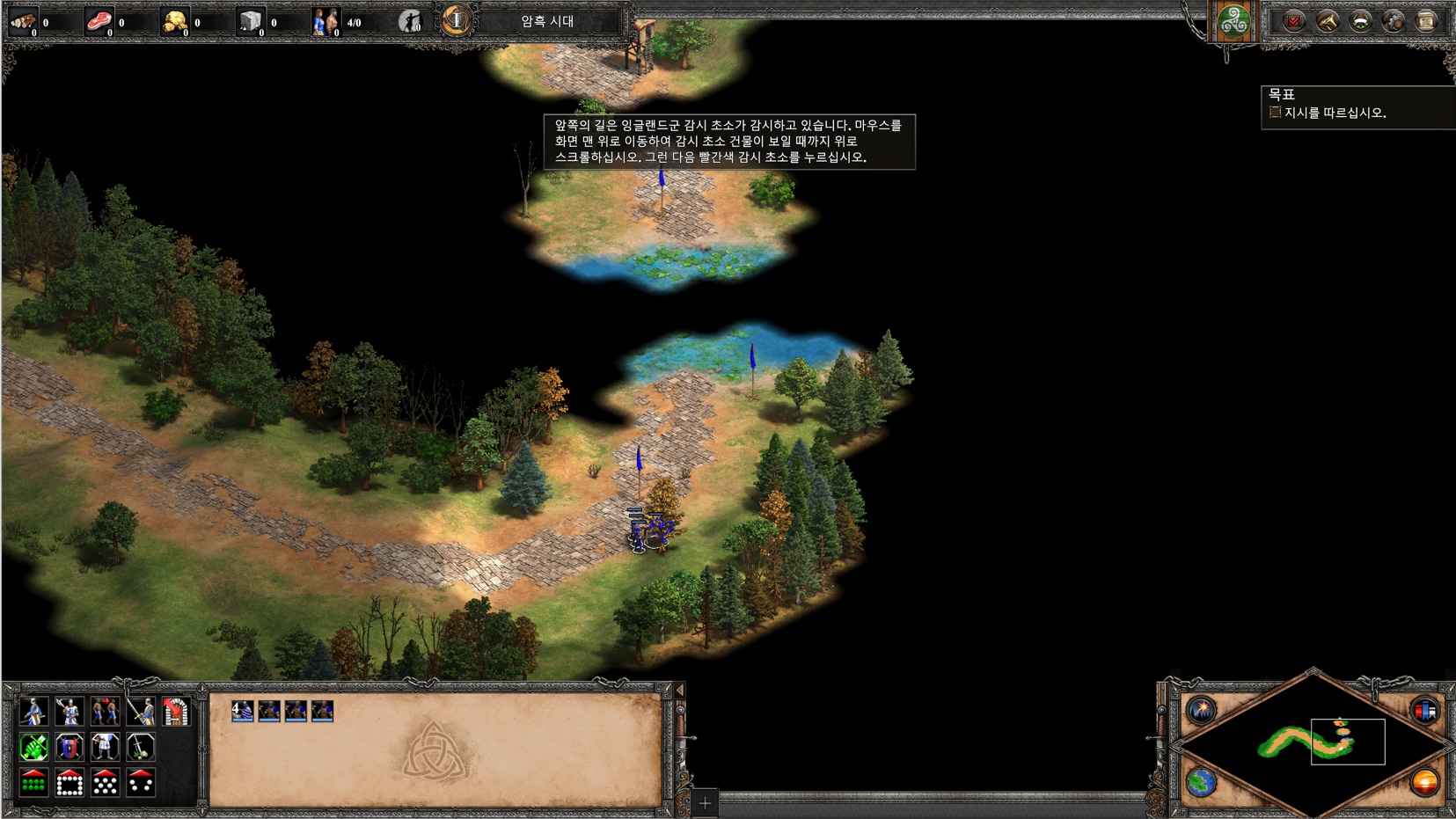
Task: Switch to the box formation
Action: point(70,782)
